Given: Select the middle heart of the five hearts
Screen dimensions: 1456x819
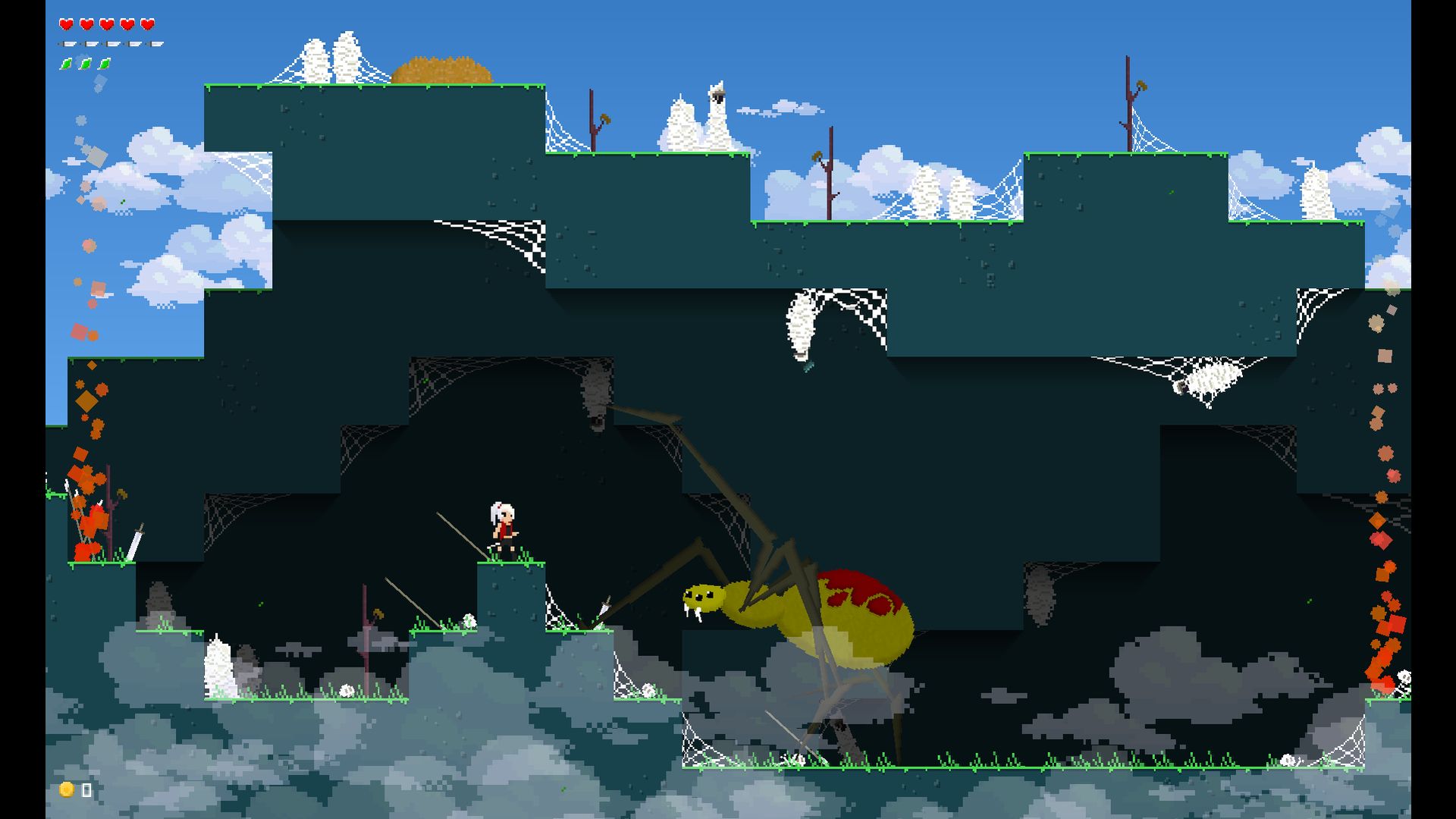Looking at the screenshot, I should point(108,24).
